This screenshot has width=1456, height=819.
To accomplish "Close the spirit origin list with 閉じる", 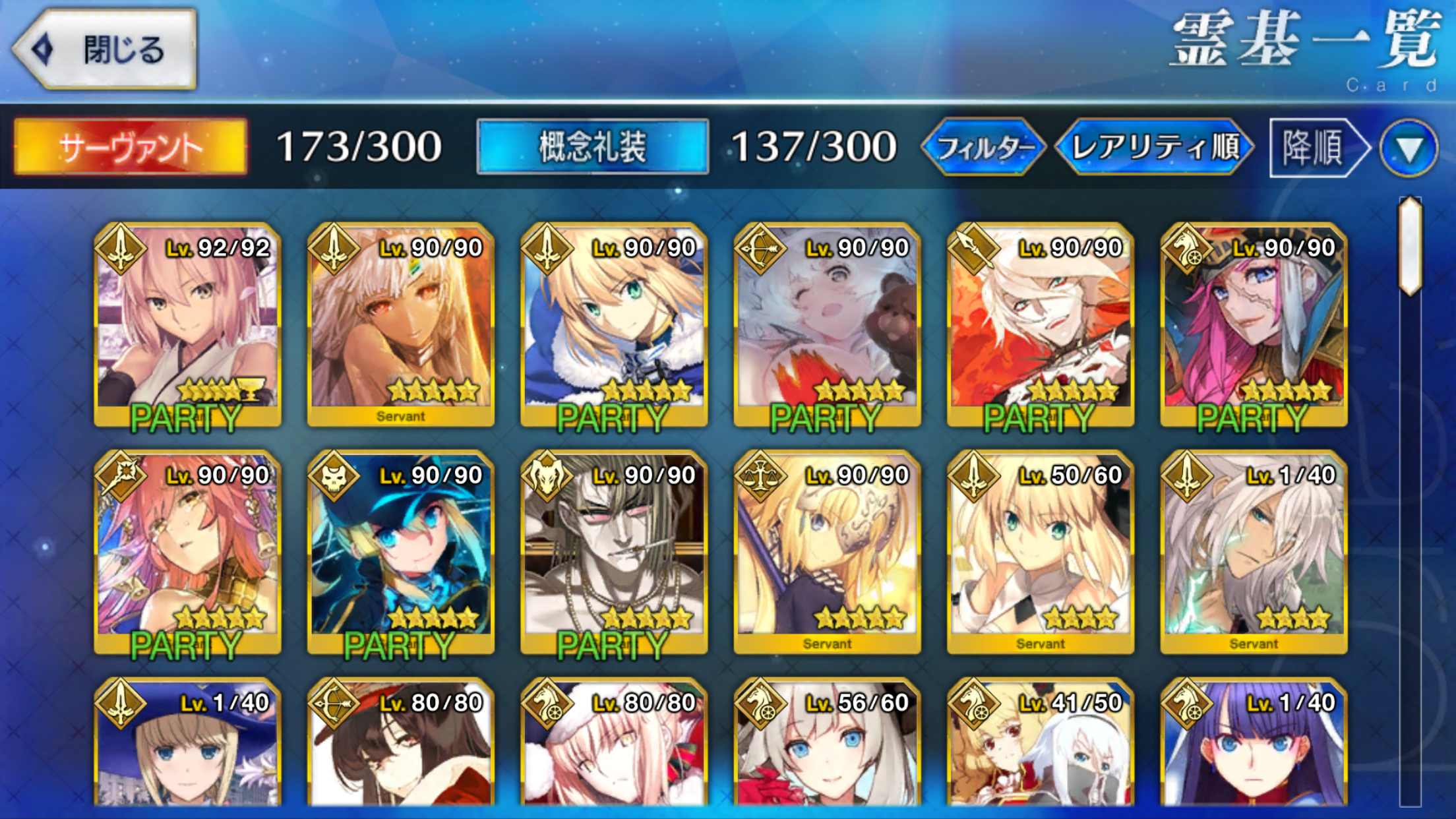I will [106, 49].
